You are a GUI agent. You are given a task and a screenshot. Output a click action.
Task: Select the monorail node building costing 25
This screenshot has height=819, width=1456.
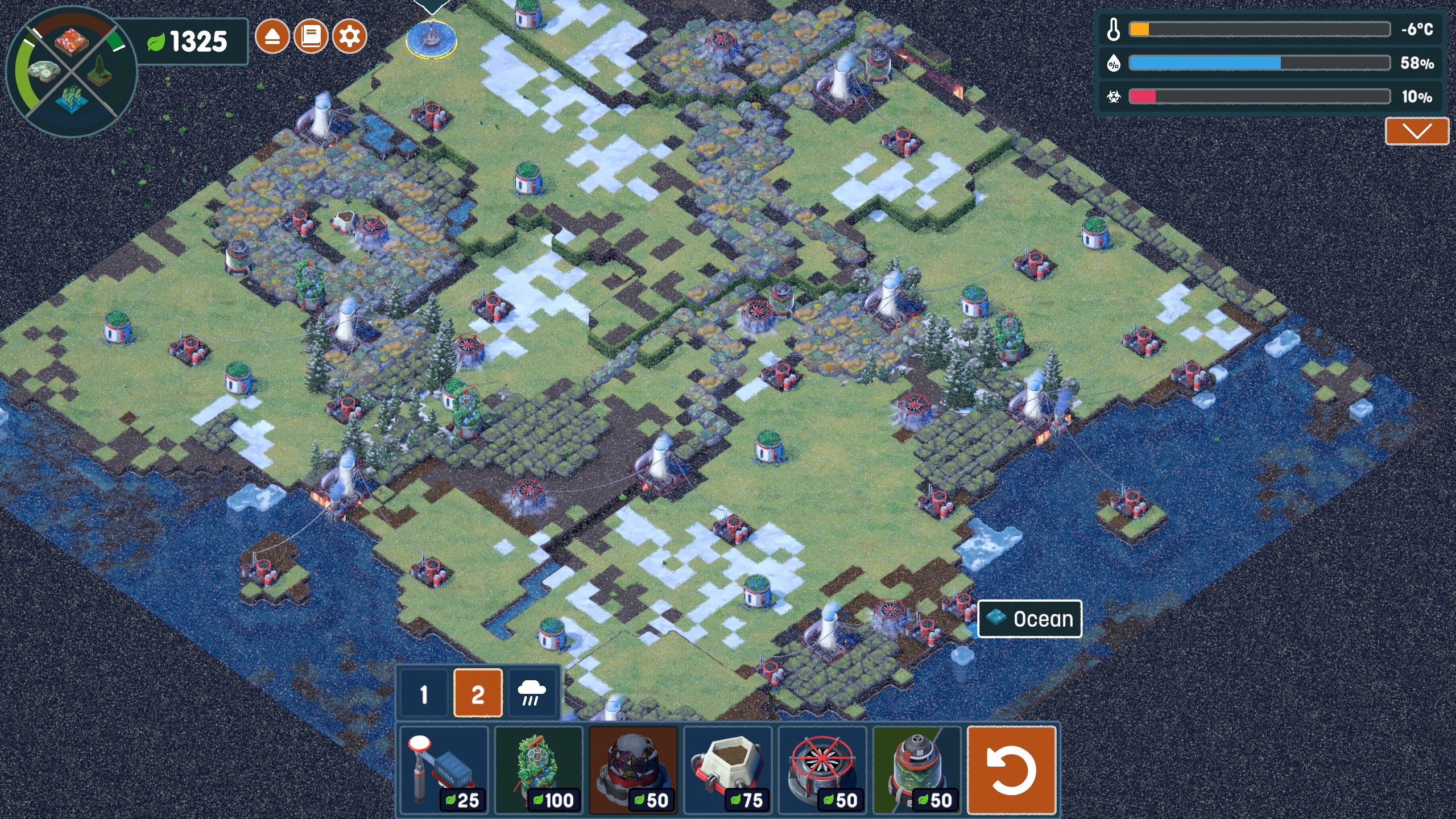pyautogui.click(x=444, y=770)
